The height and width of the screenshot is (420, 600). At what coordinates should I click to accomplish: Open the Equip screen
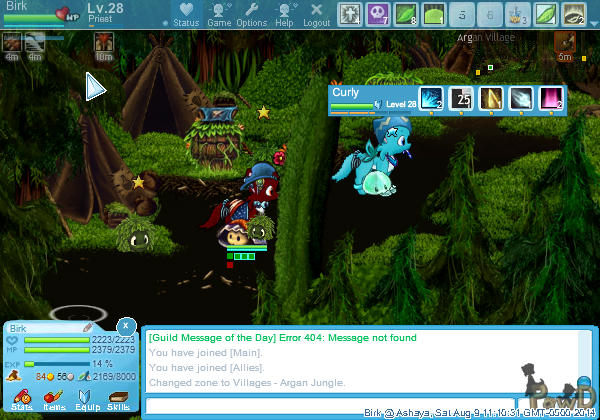coord(85,399)
